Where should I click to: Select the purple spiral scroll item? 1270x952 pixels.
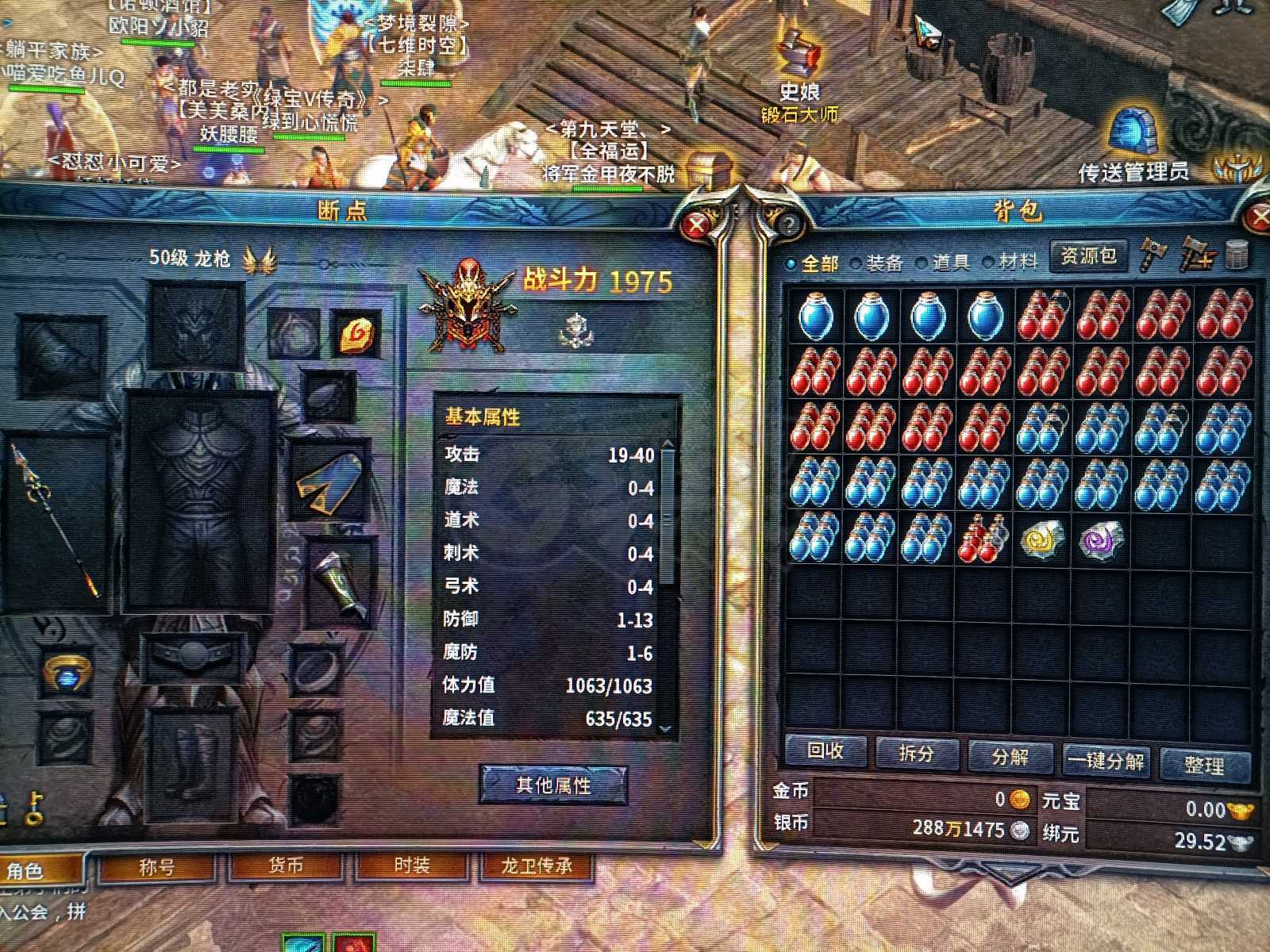point(1102,539)
